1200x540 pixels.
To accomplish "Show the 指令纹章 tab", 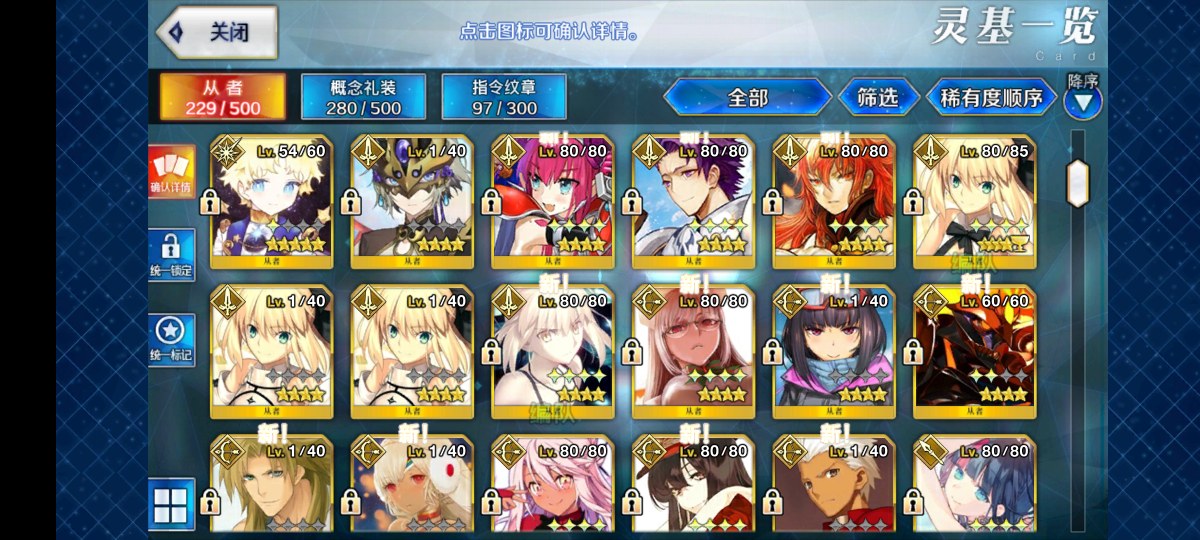I will [504, 96].
